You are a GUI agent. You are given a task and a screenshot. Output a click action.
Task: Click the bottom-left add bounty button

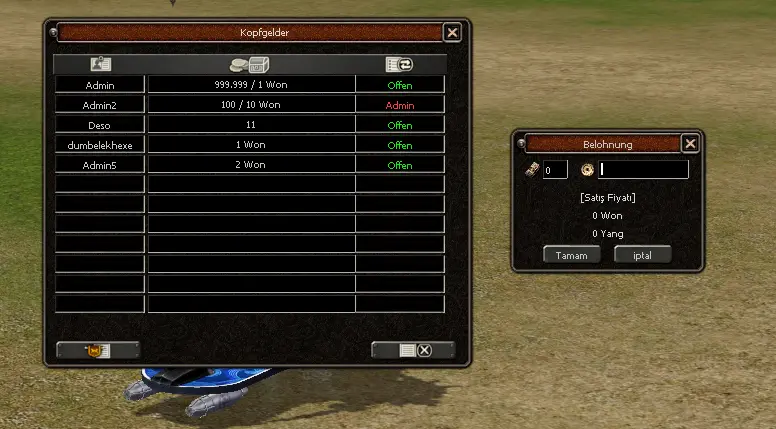pyautogui.click(x=98, y=350)
